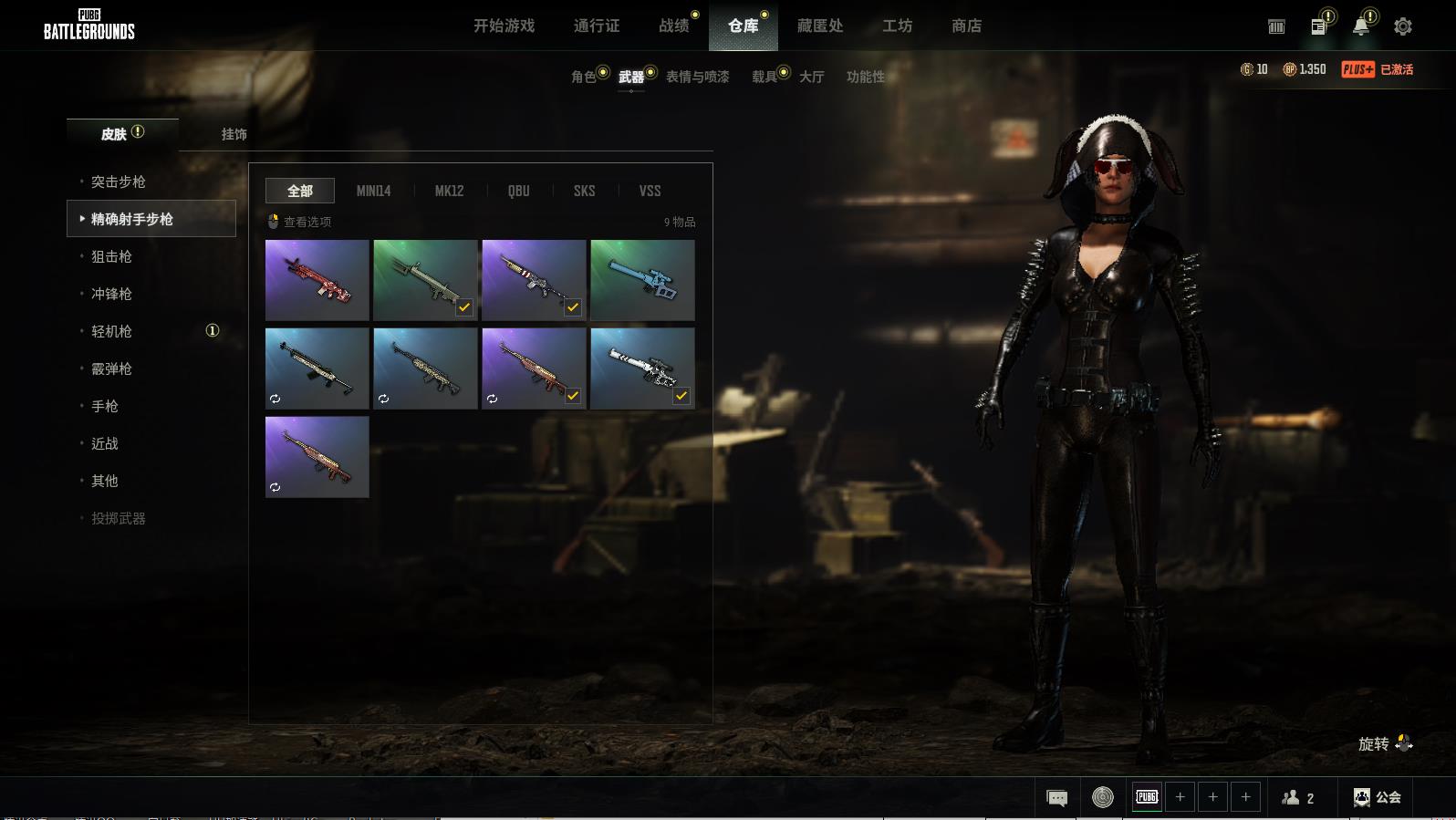The width and height of the screenshot is (1456, 820).
Task: Filter skins by MINI14
Action: (373, 191)
